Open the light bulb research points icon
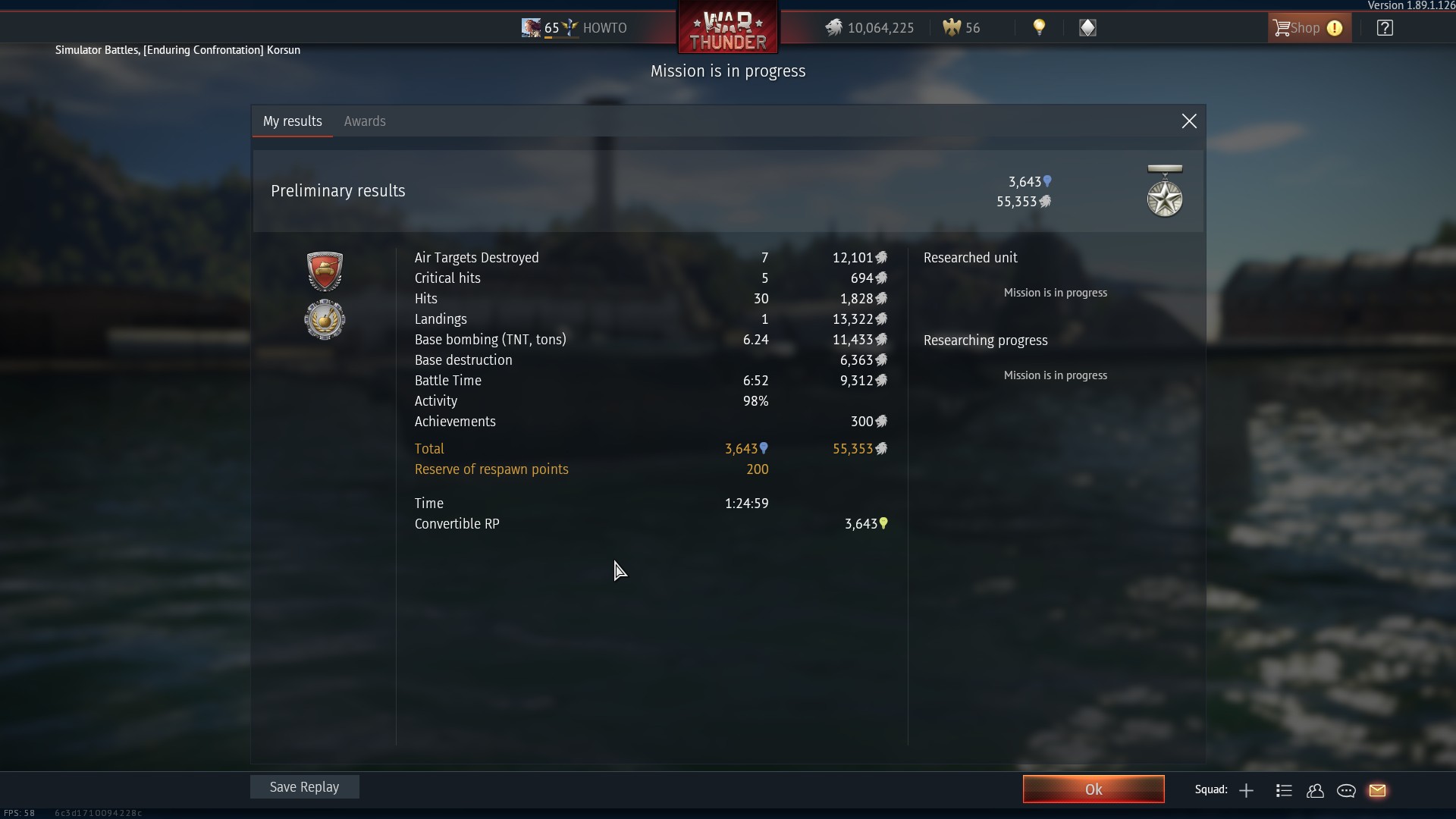The height and width of the screenshot is (819, 1456). (1039, 28)
